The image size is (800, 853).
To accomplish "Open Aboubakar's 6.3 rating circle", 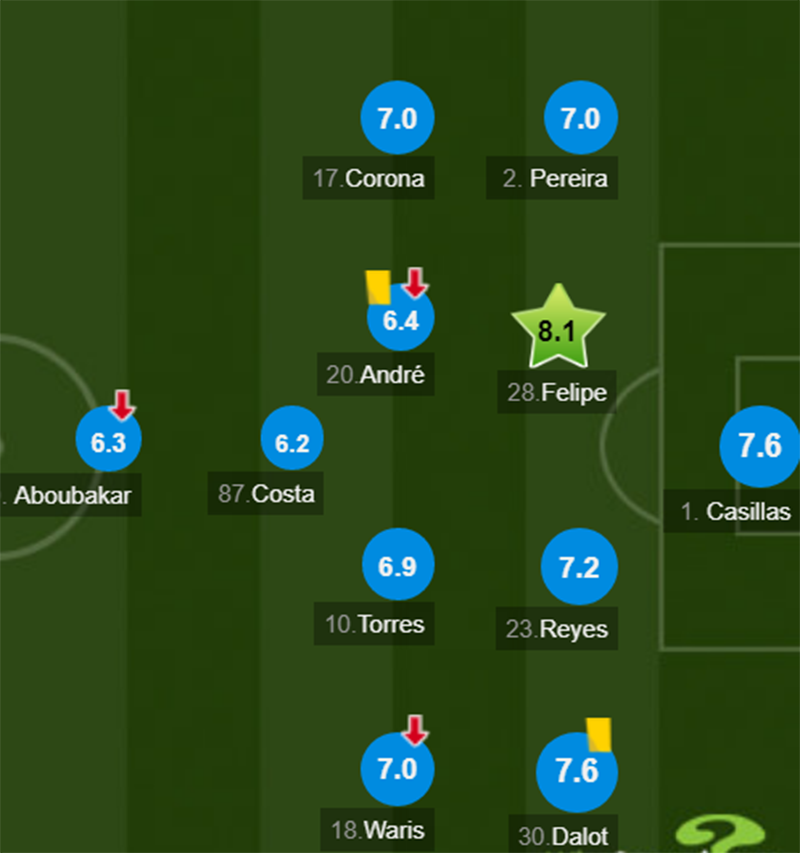I will [x=108, y=442].
